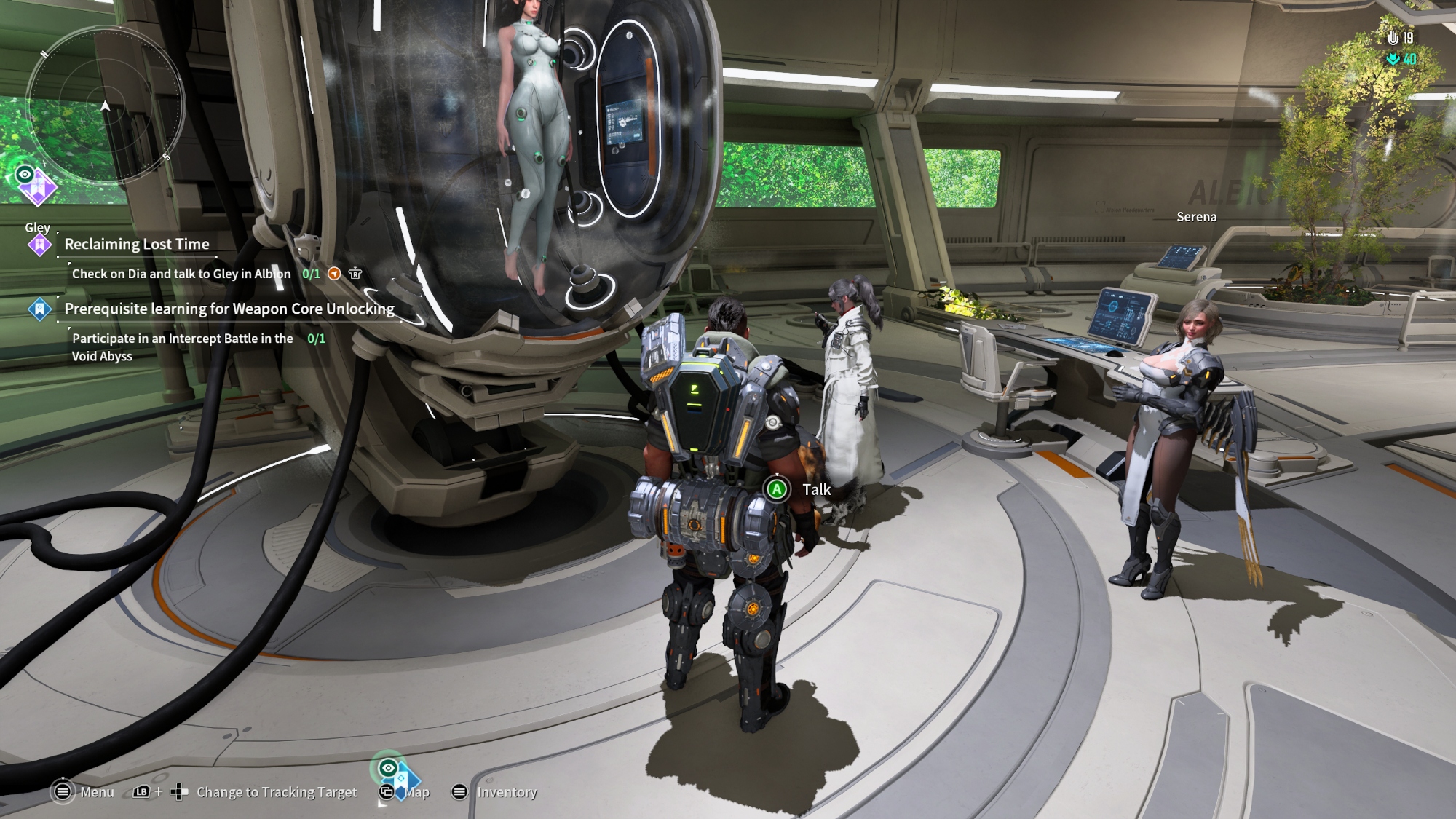1456x819 pixels.
Task: Click the Check on Dia objective text
Action: click(x=181, y=274)
